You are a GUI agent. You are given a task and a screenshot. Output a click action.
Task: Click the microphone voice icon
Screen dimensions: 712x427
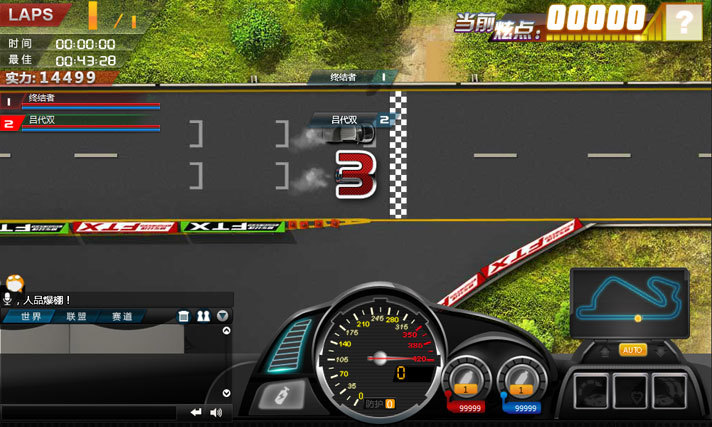(8, 298)
